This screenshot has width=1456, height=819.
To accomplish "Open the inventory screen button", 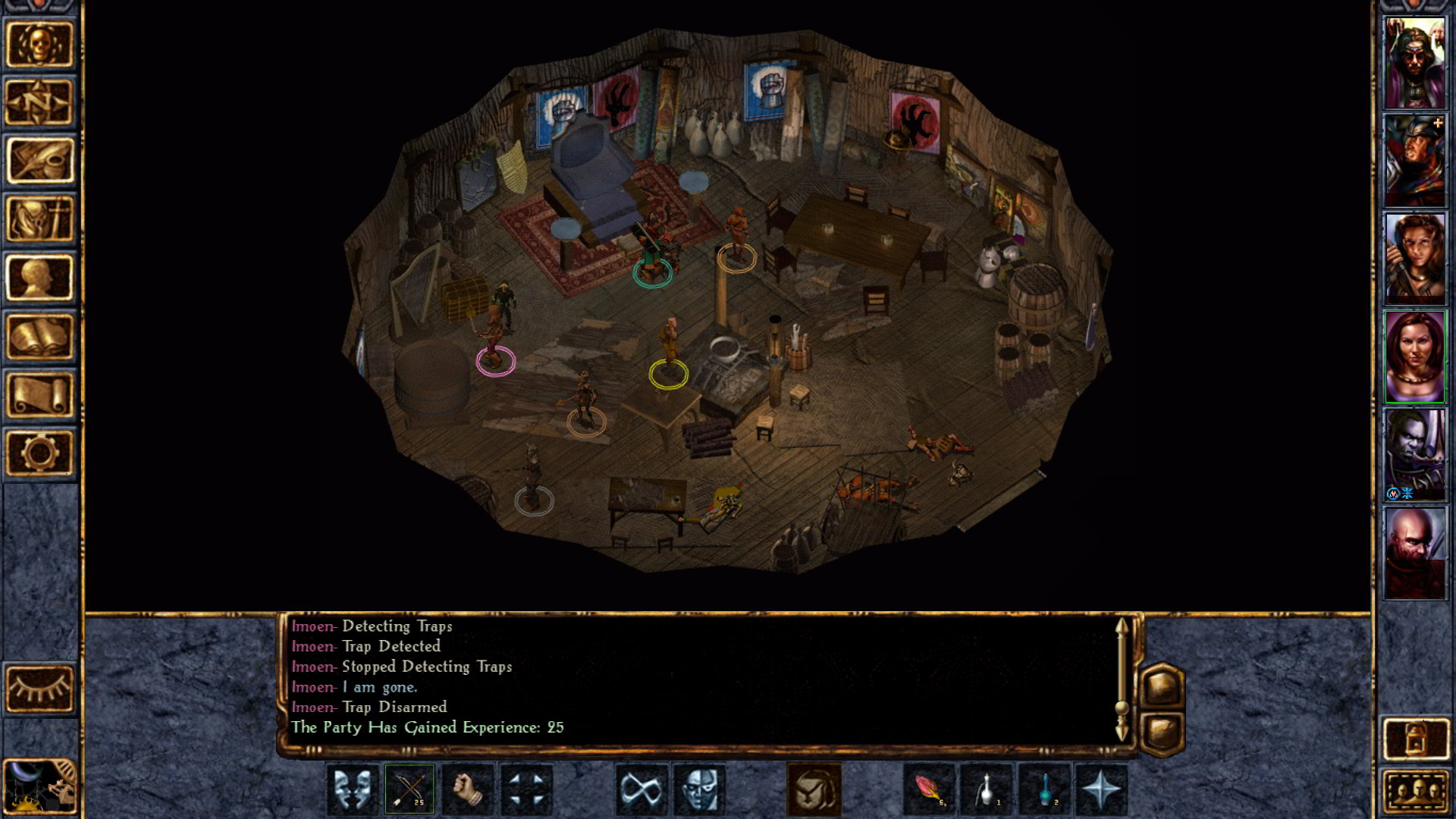I will (x=39, y=219).
